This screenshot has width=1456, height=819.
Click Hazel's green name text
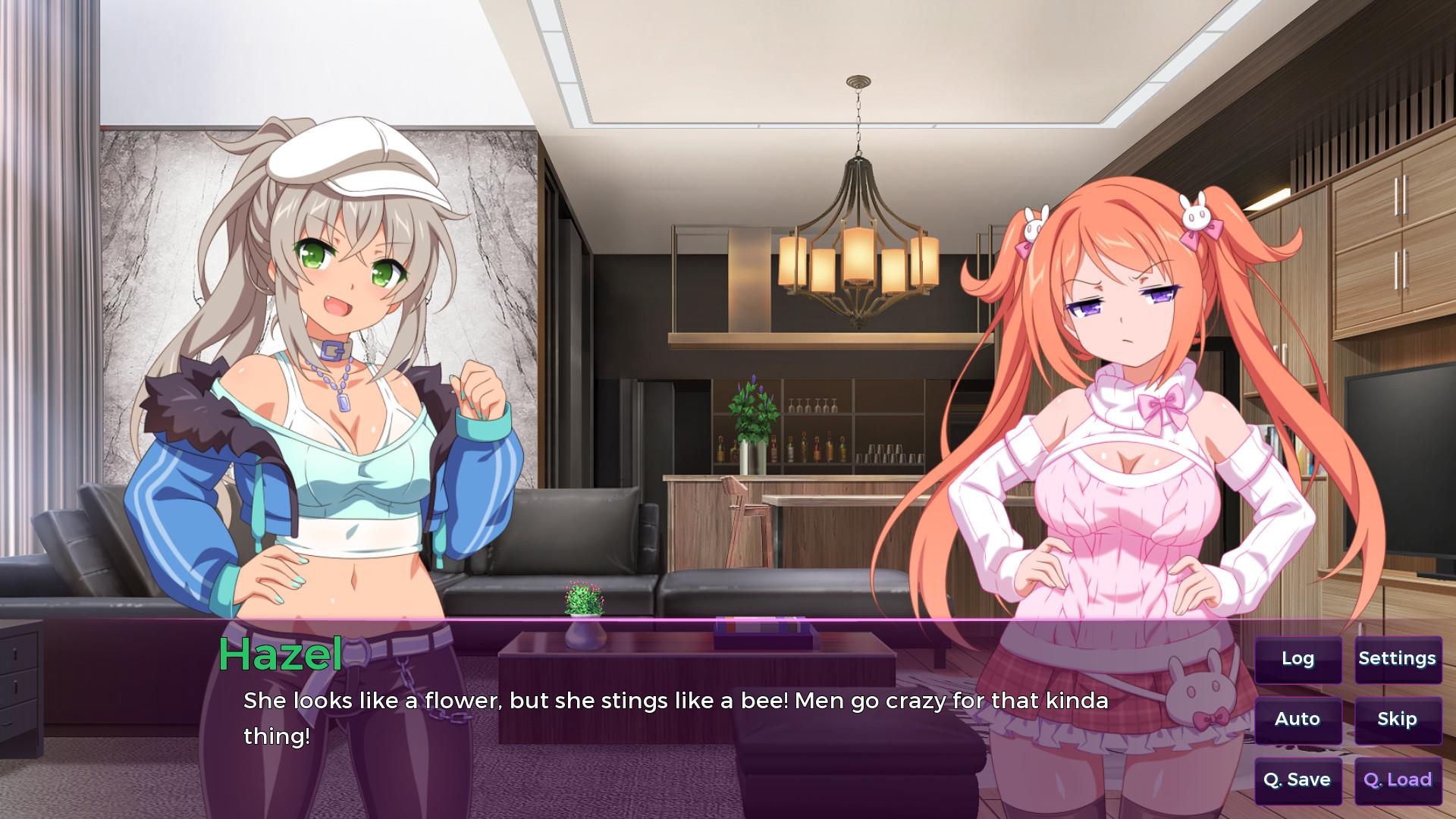[281, 654]
